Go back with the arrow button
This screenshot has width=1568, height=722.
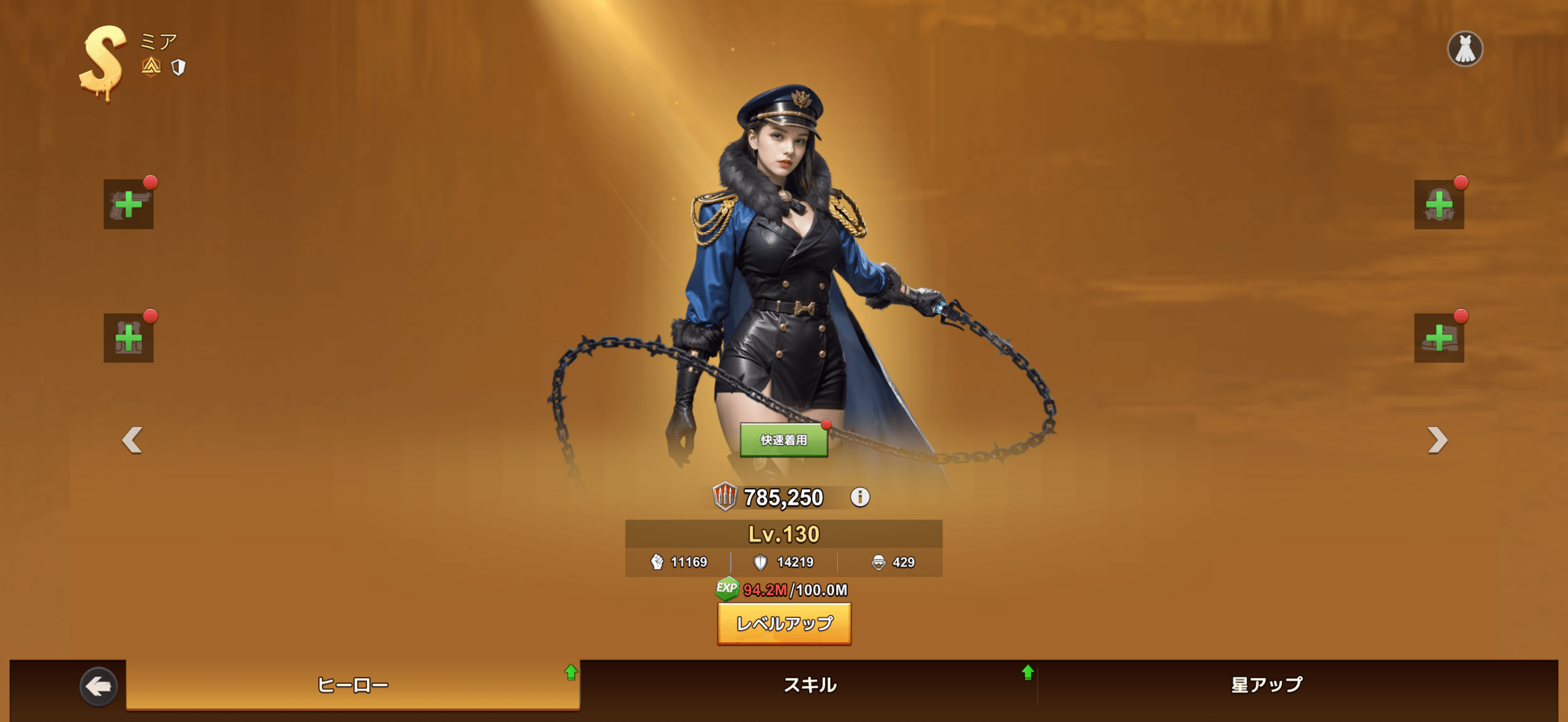[99, 686]
